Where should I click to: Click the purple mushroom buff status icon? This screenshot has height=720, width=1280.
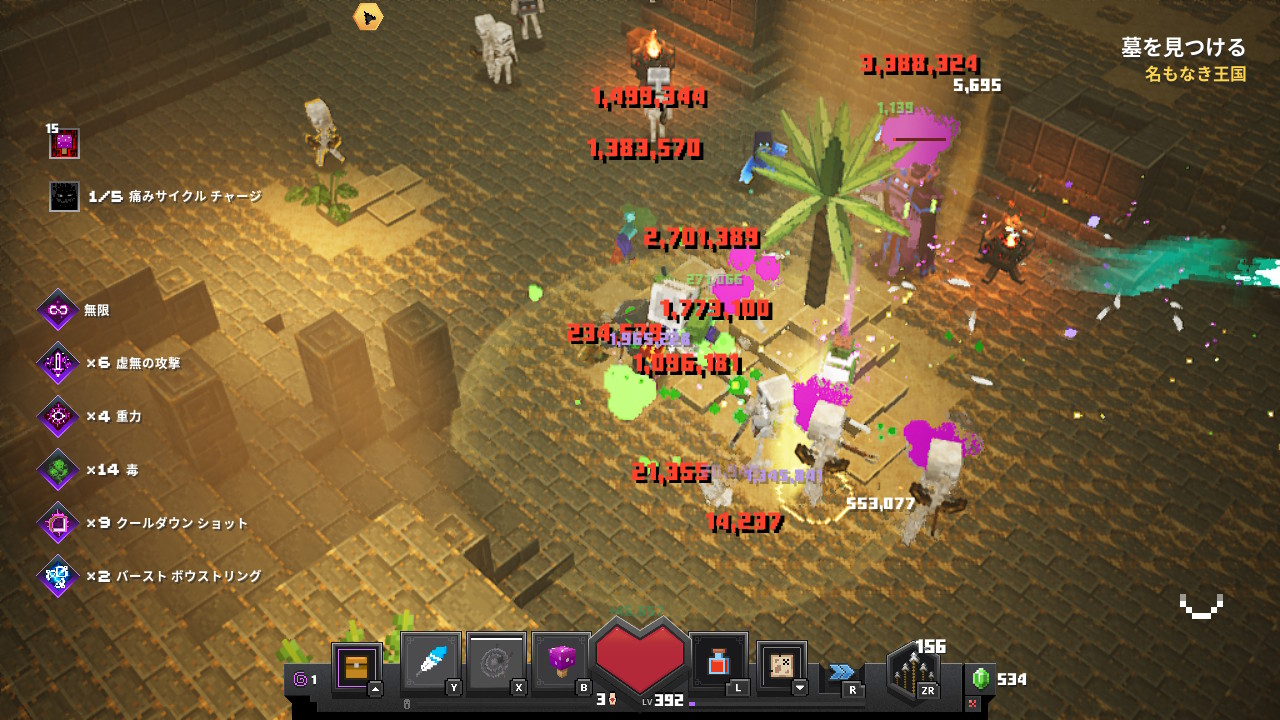tap(65, 144)
